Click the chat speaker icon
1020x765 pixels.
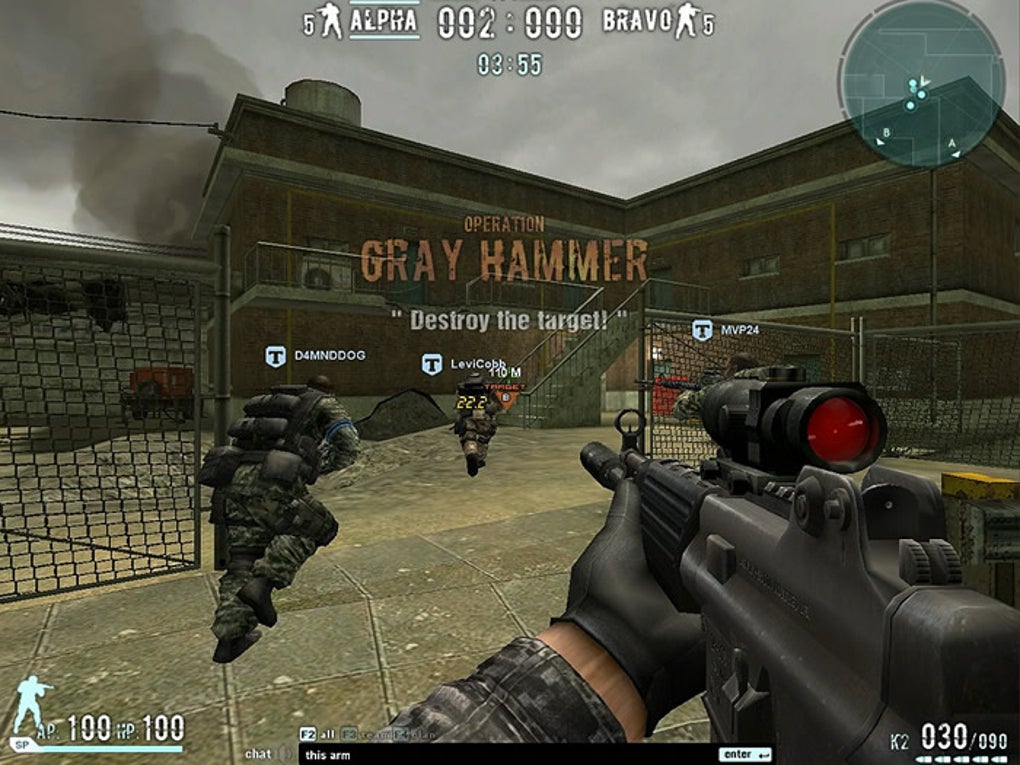pos(284,754)
